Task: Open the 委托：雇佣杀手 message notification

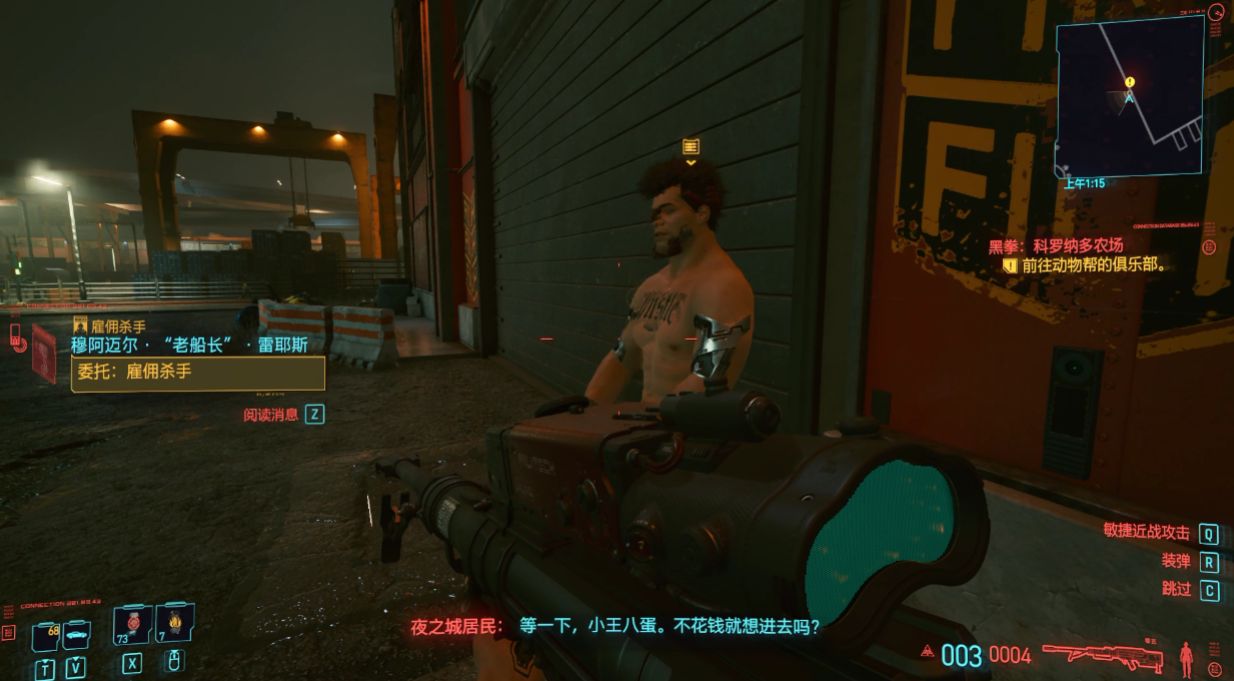Action: pyautogui.click(x=198, y=373)
